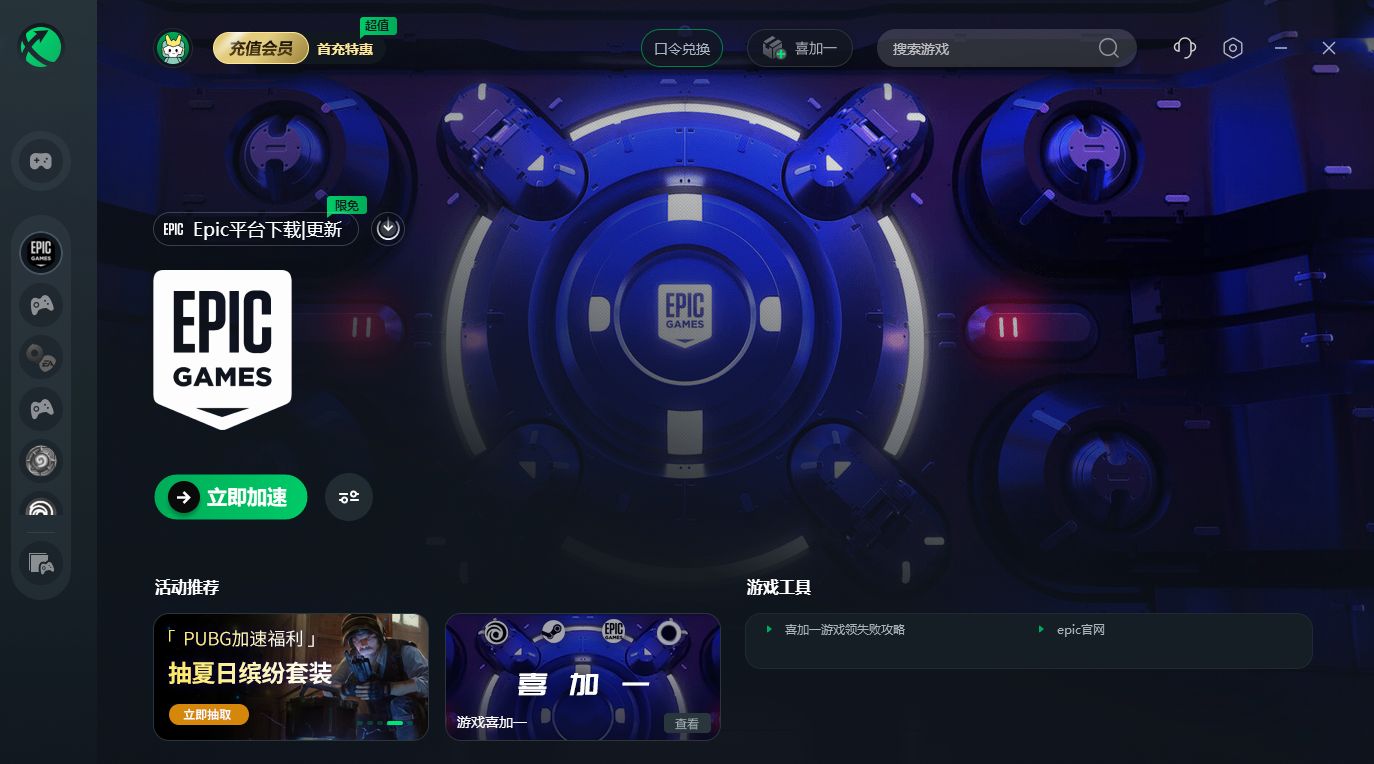Open the console games icon at sidebar bottom

pos(41,563)
